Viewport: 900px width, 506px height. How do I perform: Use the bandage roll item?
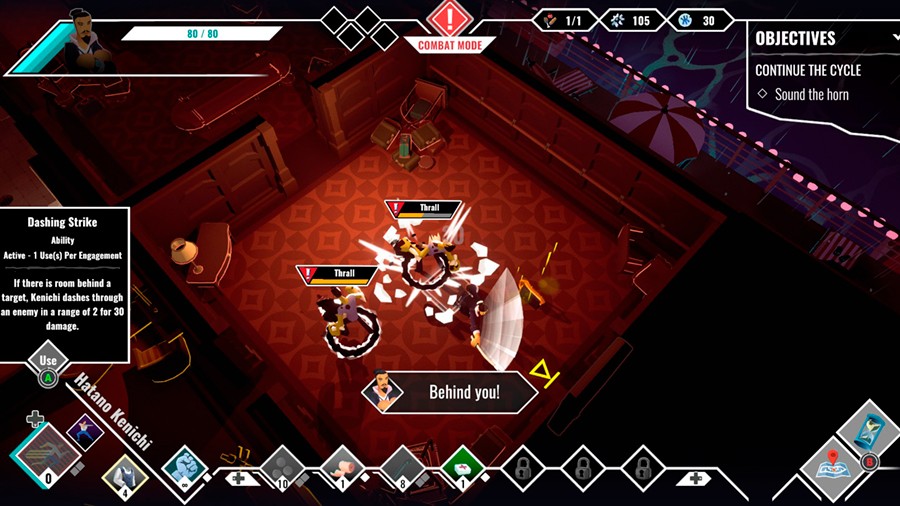[x=342, y=467]
